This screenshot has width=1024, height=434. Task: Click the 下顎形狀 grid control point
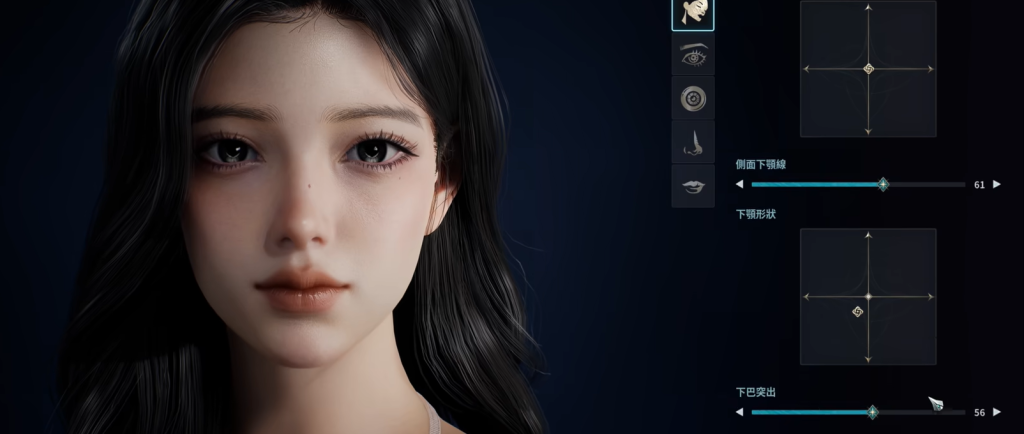pos(858,312)
